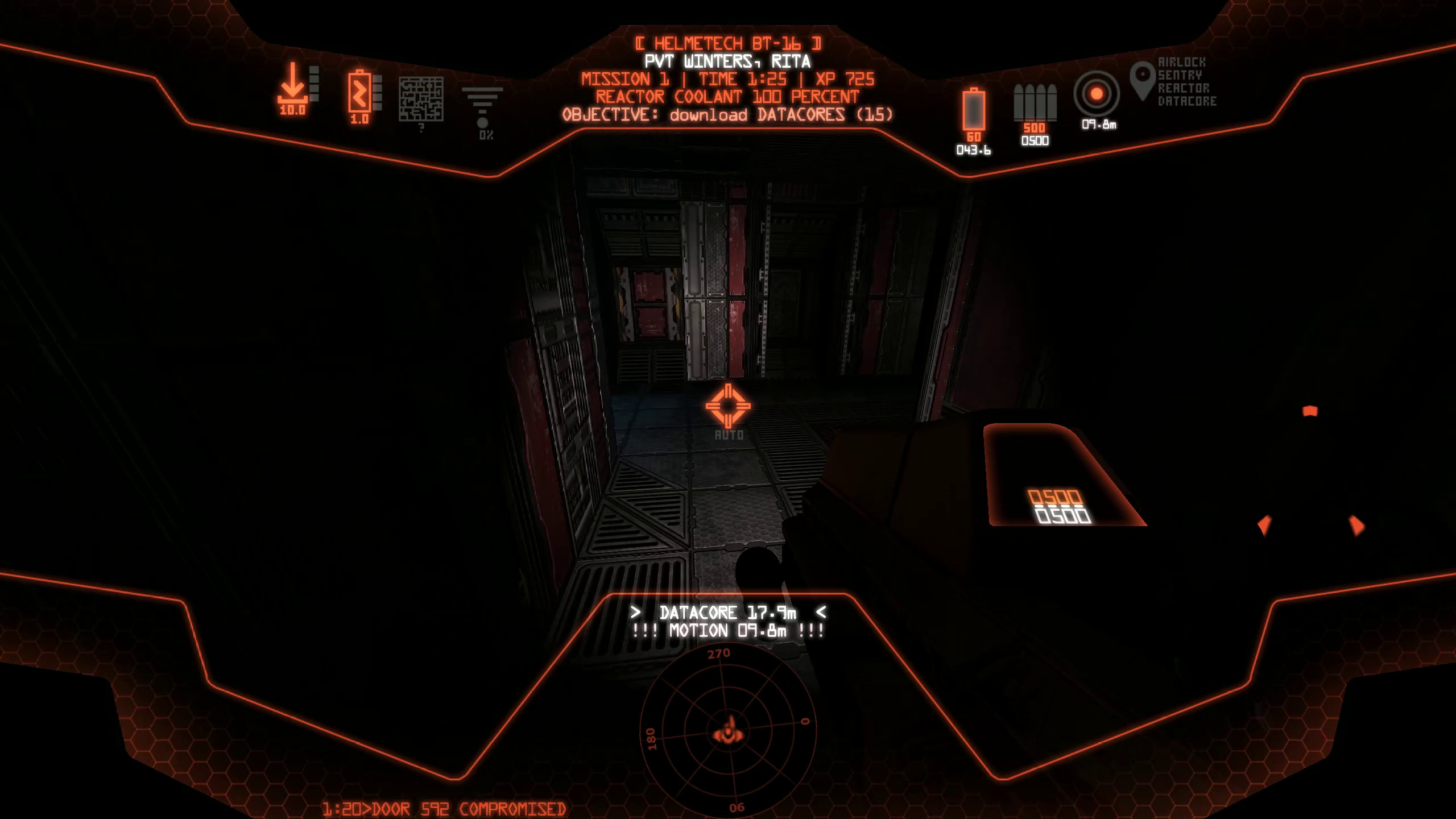Click the ammo clips icon showing 500
The height and width of the screenshot is (819, 1456).
point(1035,102)
